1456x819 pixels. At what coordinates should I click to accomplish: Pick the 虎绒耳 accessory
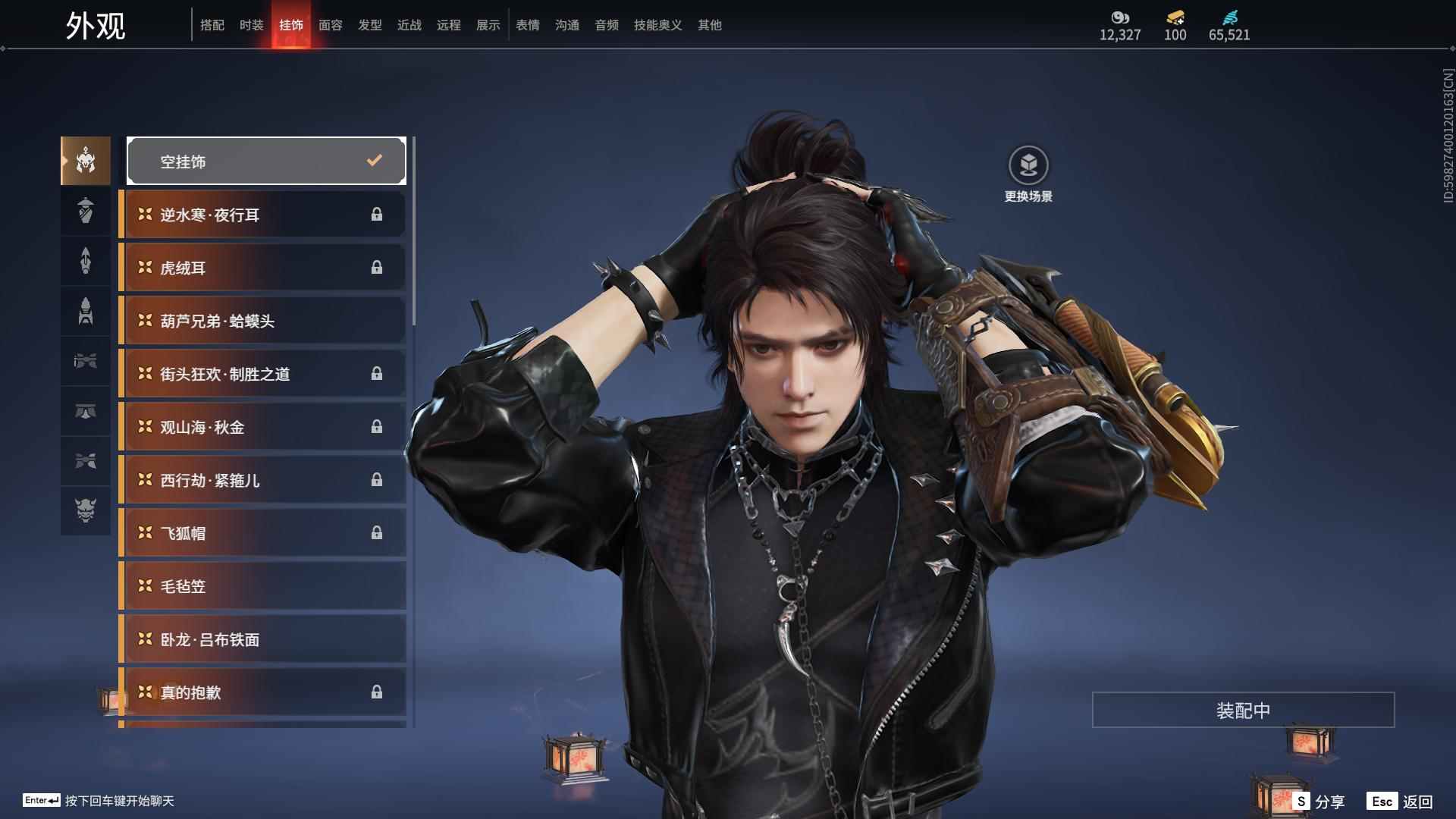pos(262,268)
